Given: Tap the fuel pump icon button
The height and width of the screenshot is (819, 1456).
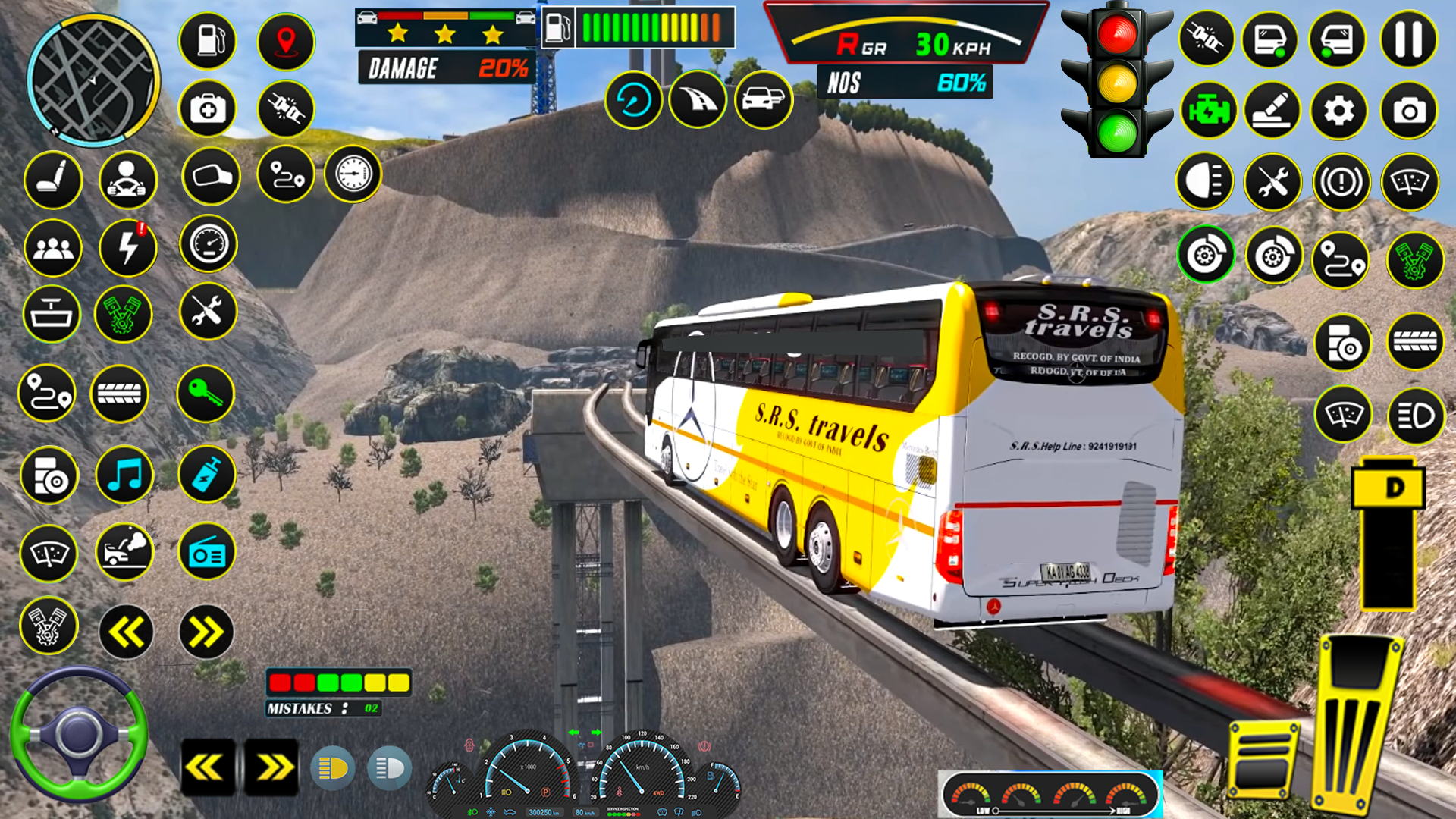Looking at the screenshot, I should pyautogui.click(x=208, y=40).
